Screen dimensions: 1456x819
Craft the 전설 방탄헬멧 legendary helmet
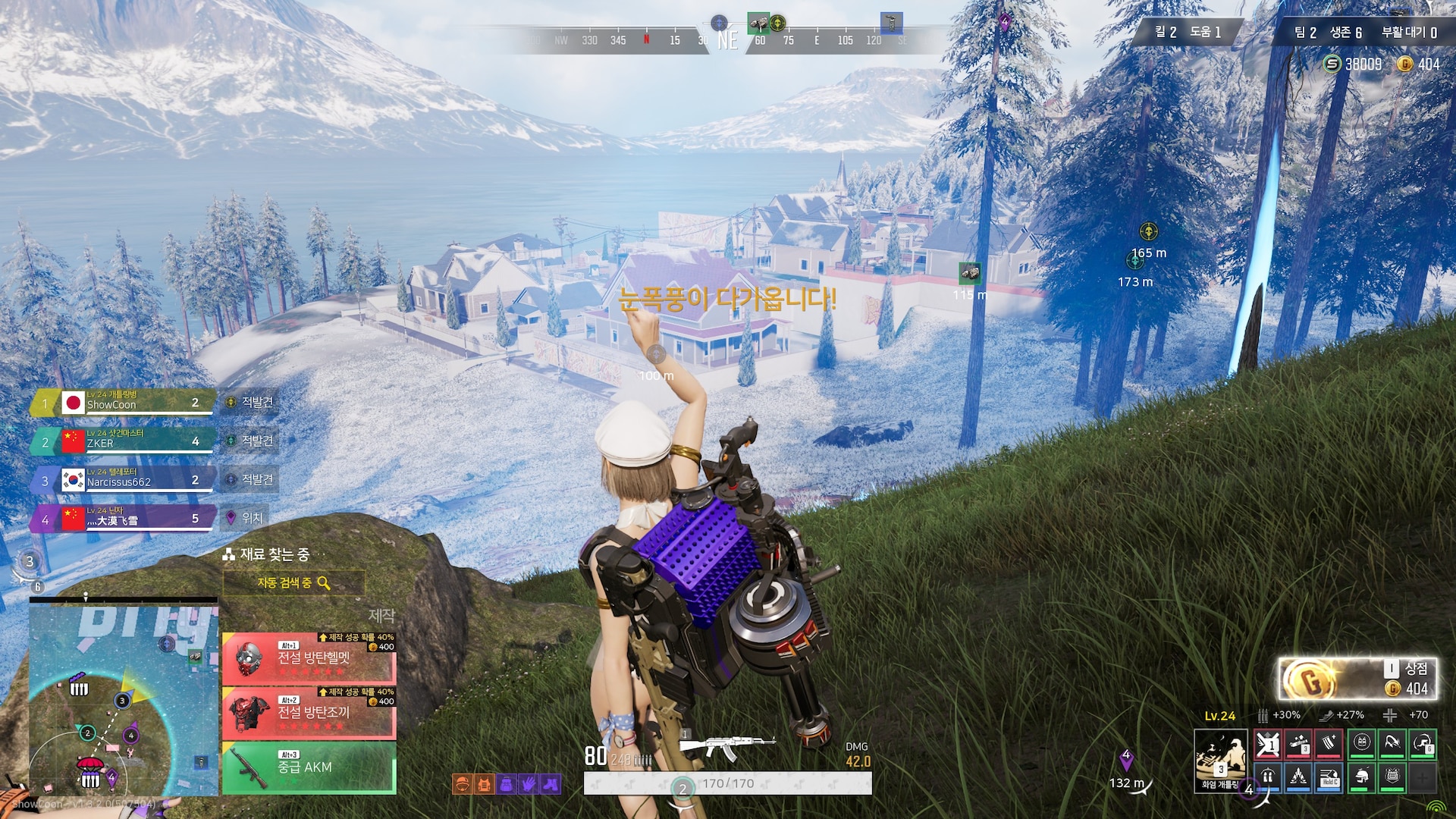click(309, 657)
